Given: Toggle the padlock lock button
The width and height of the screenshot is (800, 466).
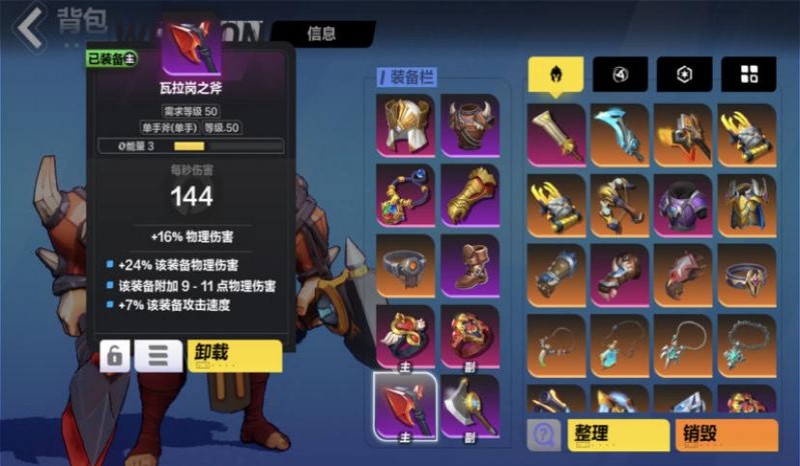Looking at the screenshot, I should (x=116, y=356).
